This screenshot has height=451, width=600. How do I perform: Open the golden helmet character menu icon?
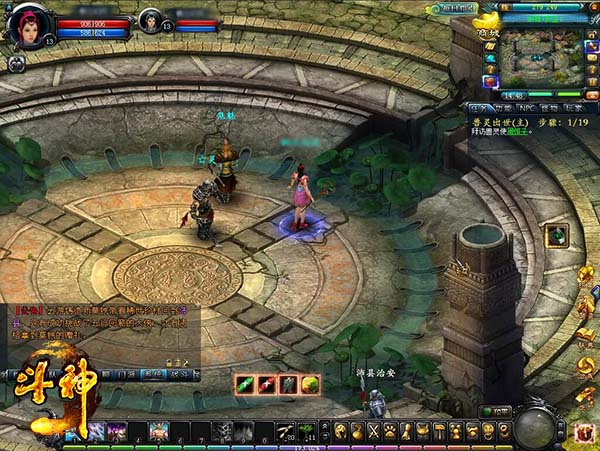[x=341, y=432]
